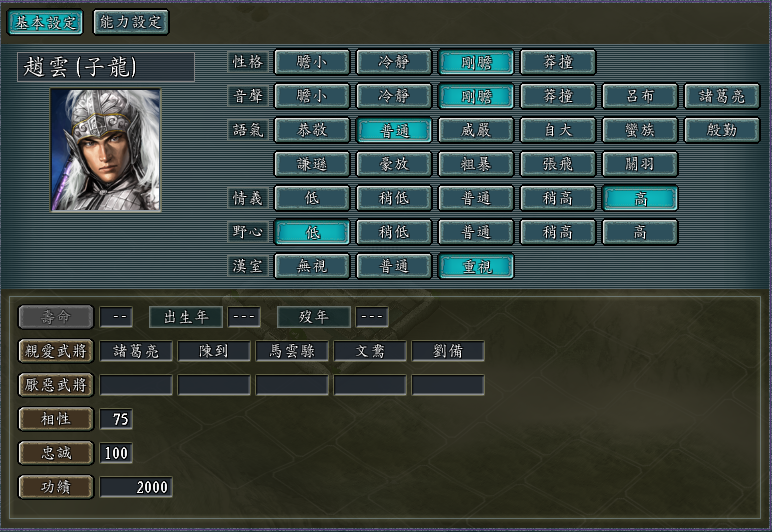Choose the 張飛 tone option
Viewport: 772px width, 532px height.
click(x=558, y=164)
